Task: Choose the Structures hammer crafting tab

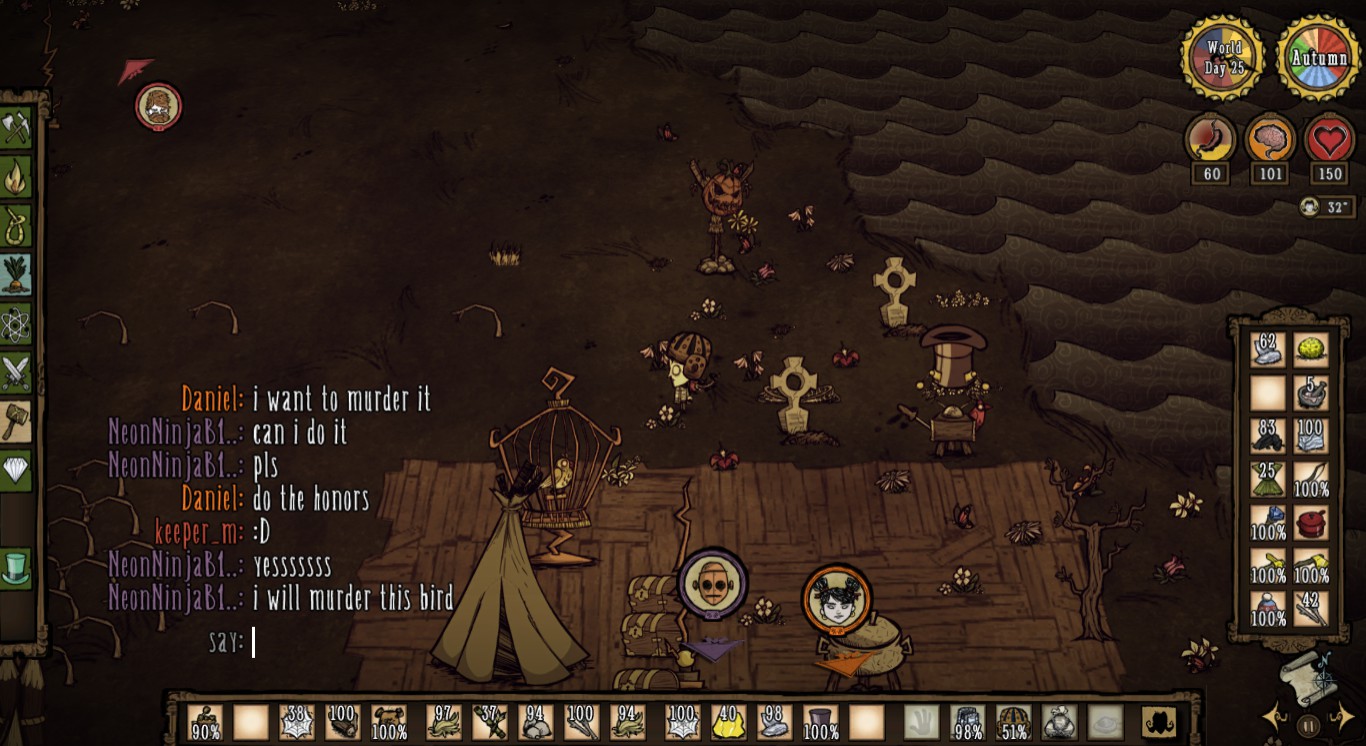Action: tap(16, 421)
